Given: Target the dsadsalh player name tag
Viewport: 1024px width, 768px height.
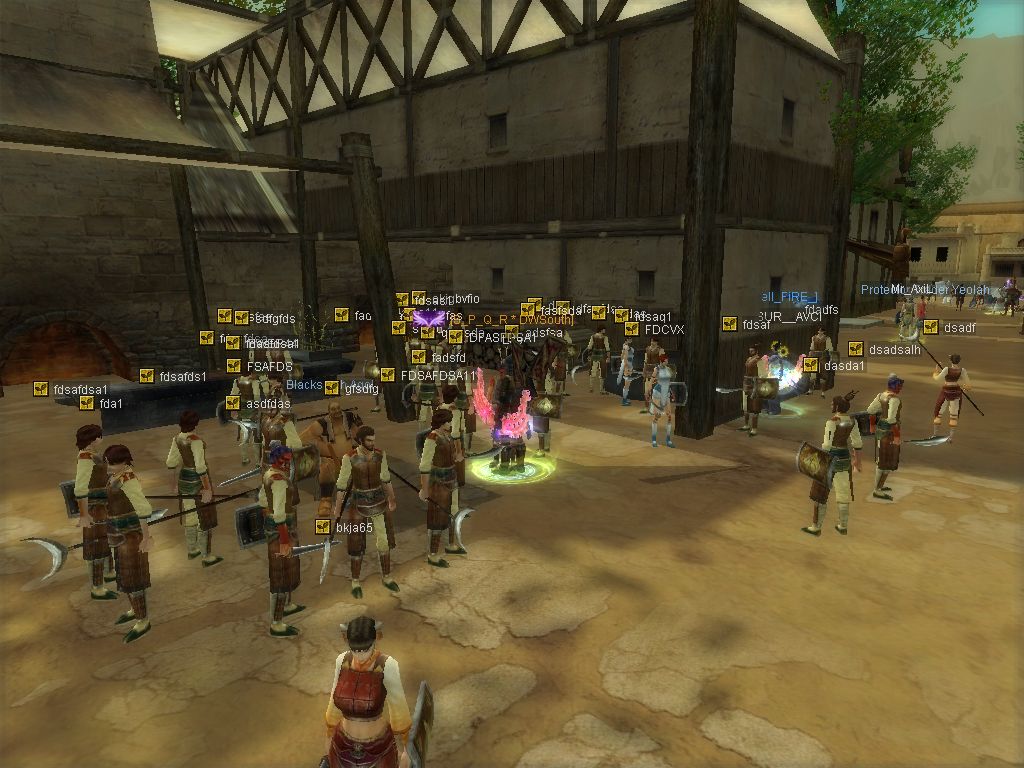Looking at the screenshot, I should pos(894,349).
